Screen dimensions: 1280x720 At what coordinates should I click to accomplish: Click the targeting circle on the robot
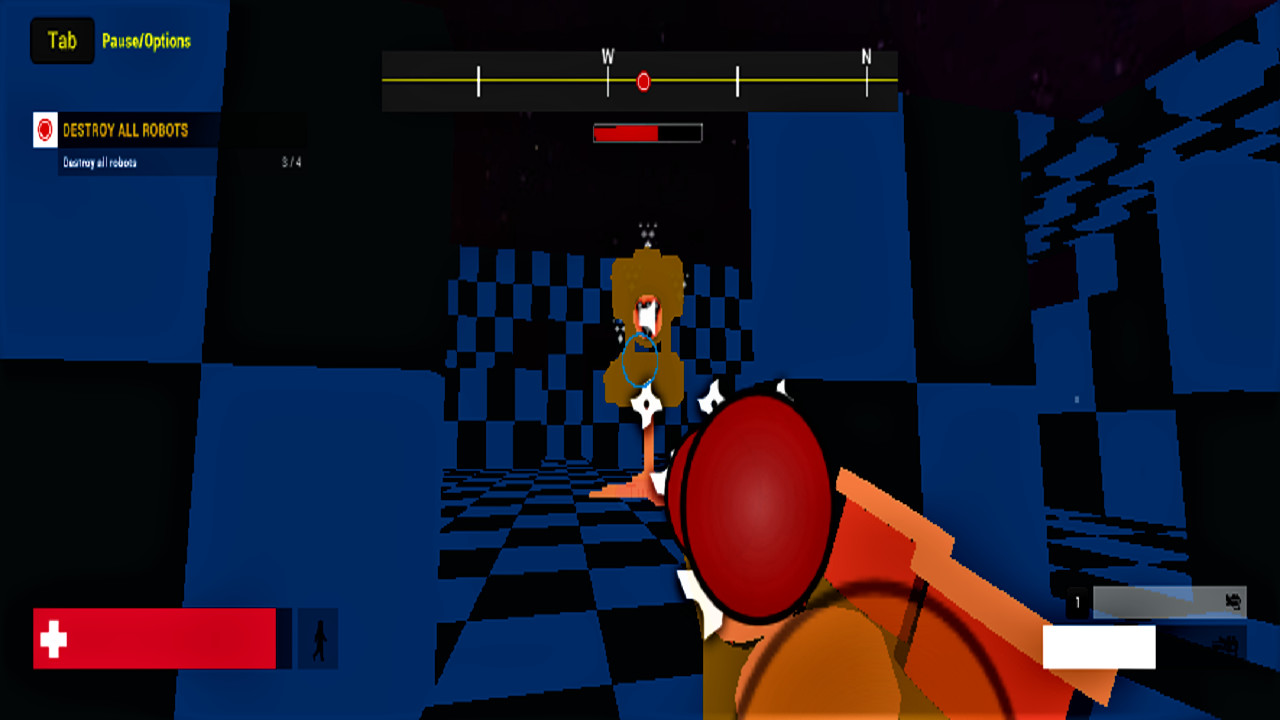[x=643, y=360]
